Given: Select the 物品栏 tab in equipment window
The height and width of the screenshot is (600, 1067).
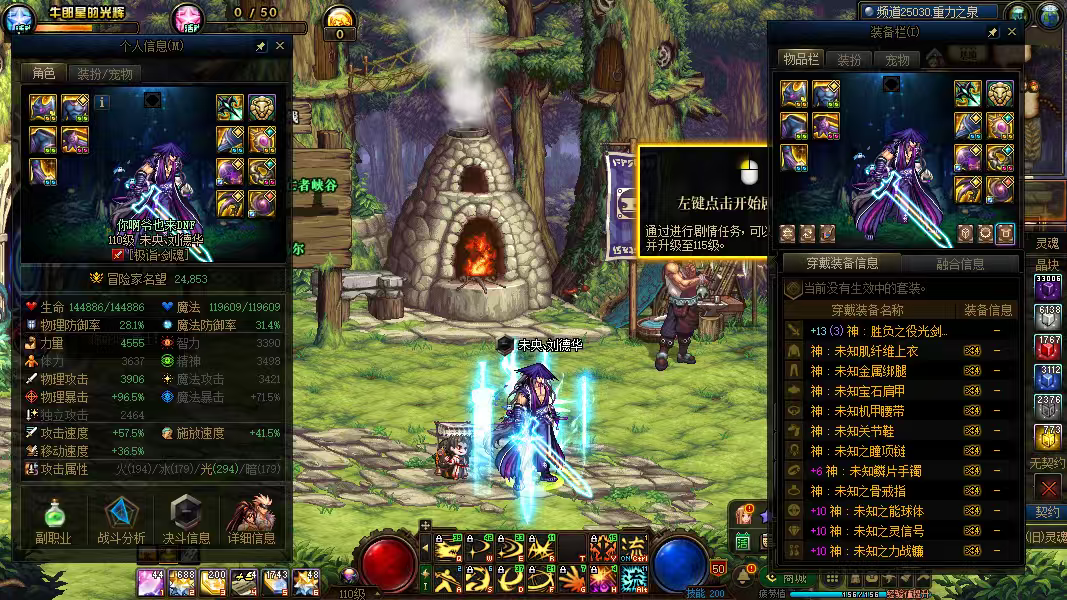Looking at the screenshot, I should (800, 60).
